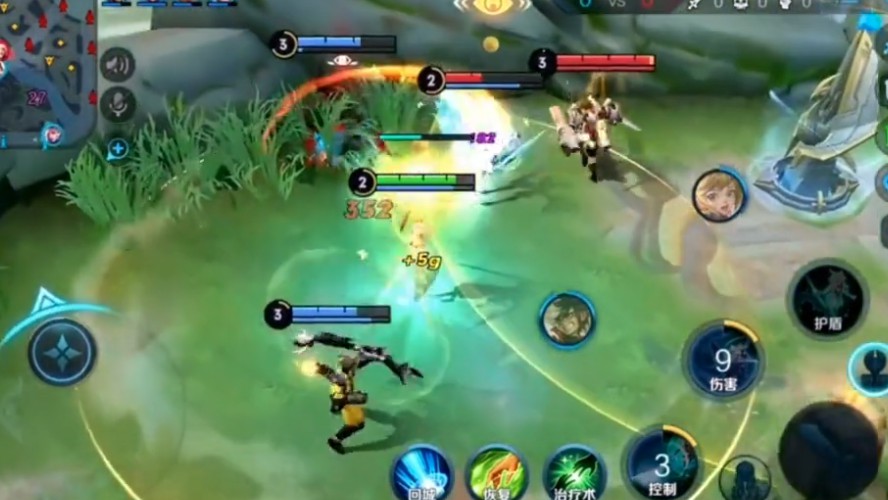Click the eye icon at top center
The width and height of the screenshot is (888, 500).
[491, 6]
